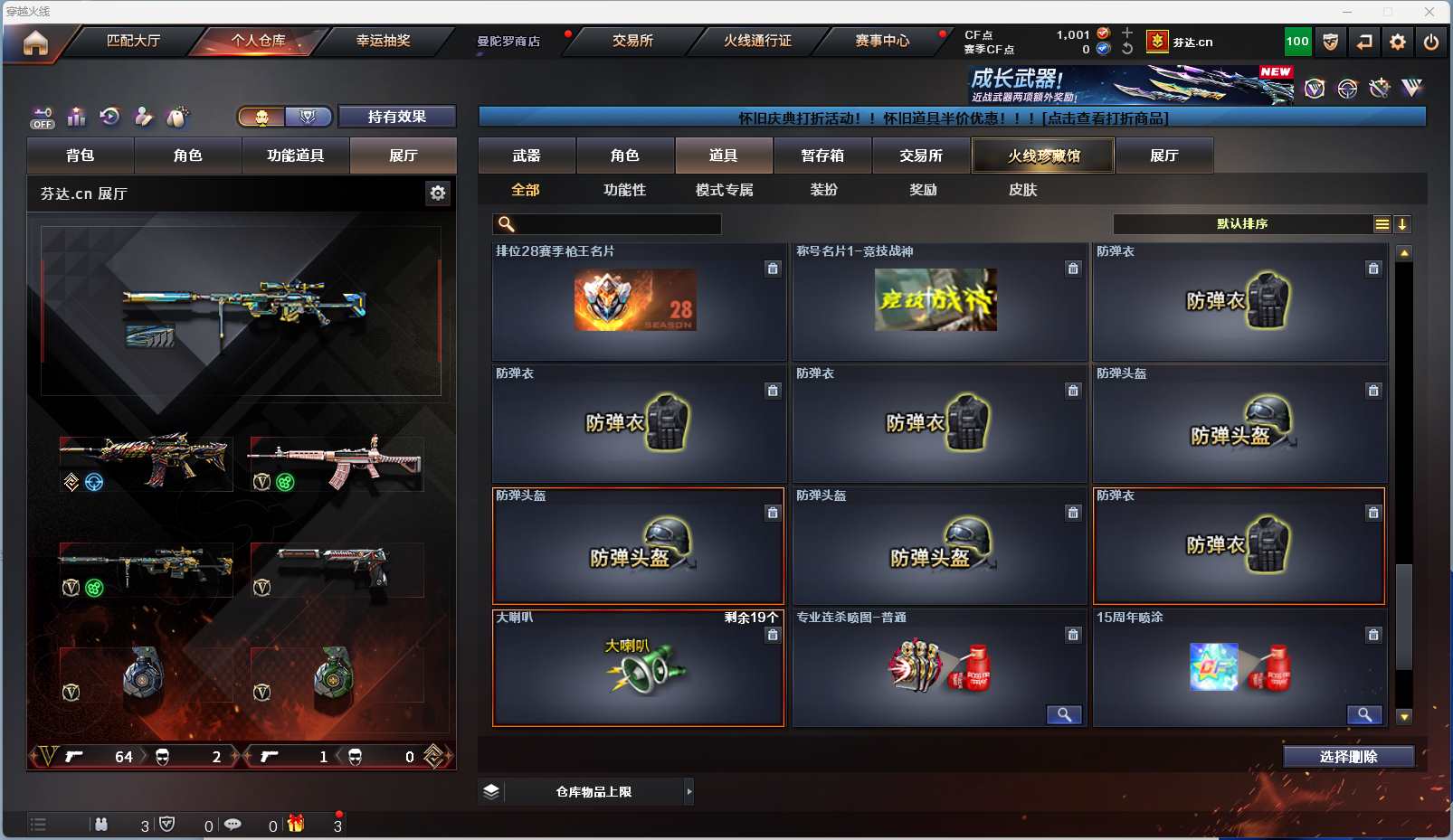Open the 暂存箱 temporary storage tab

821,156
